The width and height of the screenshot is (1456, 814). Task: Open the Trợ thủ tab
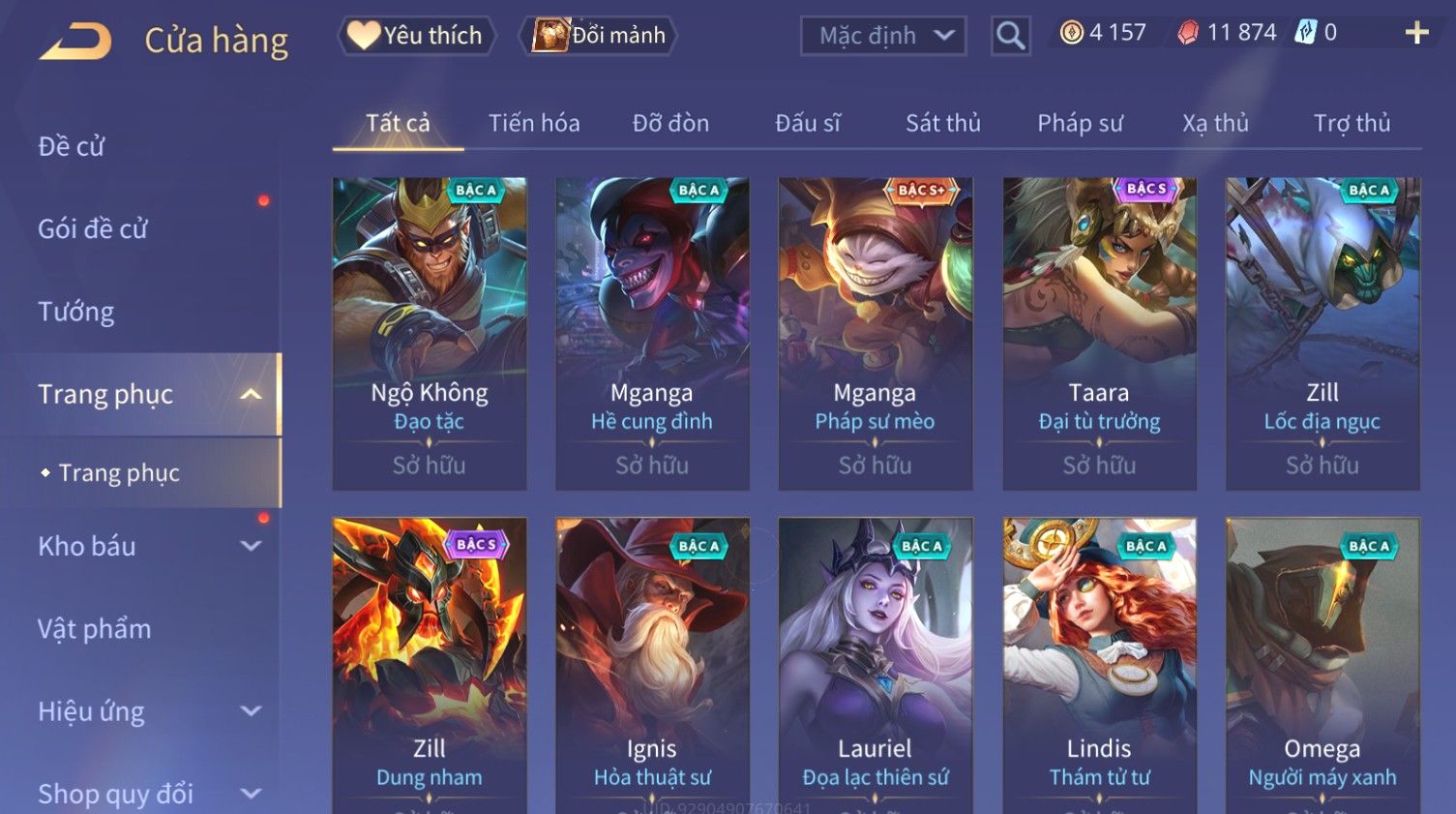coord(1352,123)
